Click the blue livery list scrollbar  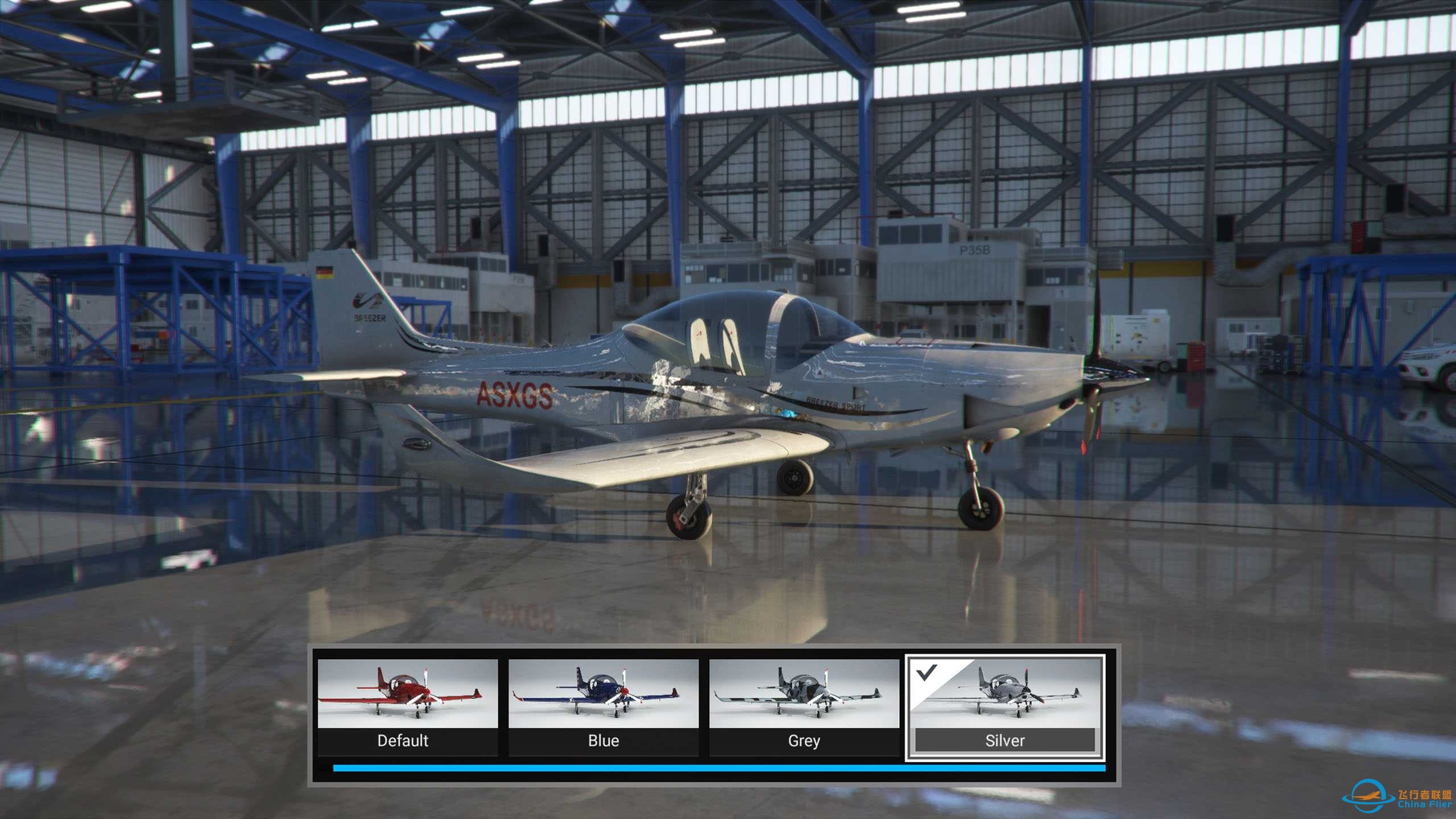click(719, 768)
